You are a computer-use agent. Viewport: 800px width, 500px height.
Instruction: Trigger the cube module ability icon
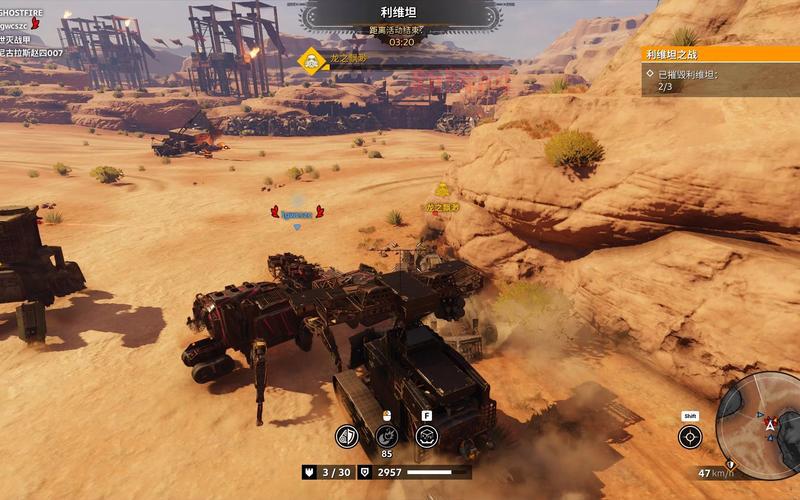427,436
